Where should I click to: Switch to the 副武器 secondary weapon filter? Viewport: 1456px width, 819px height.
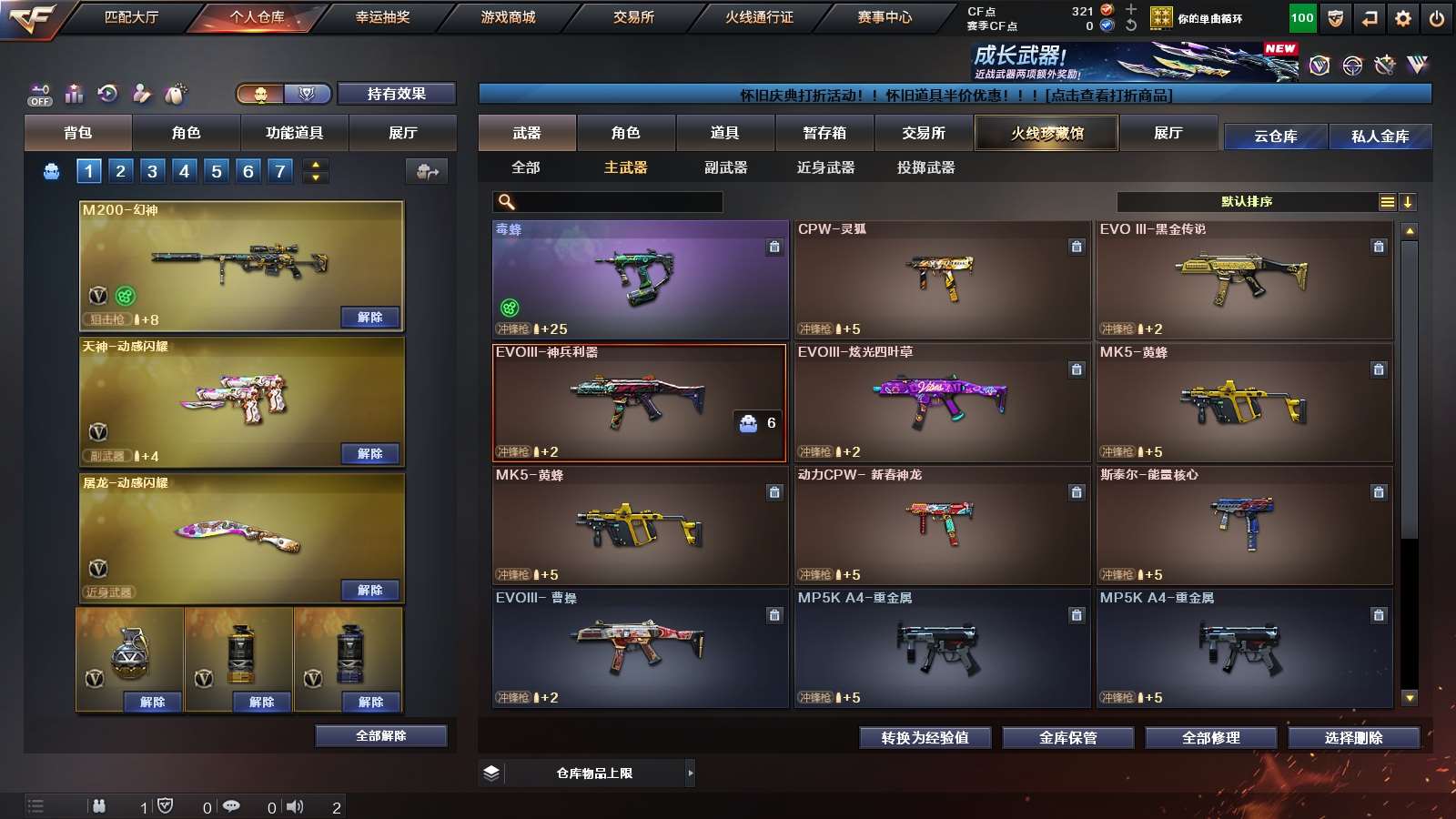[x=725, y=167]
